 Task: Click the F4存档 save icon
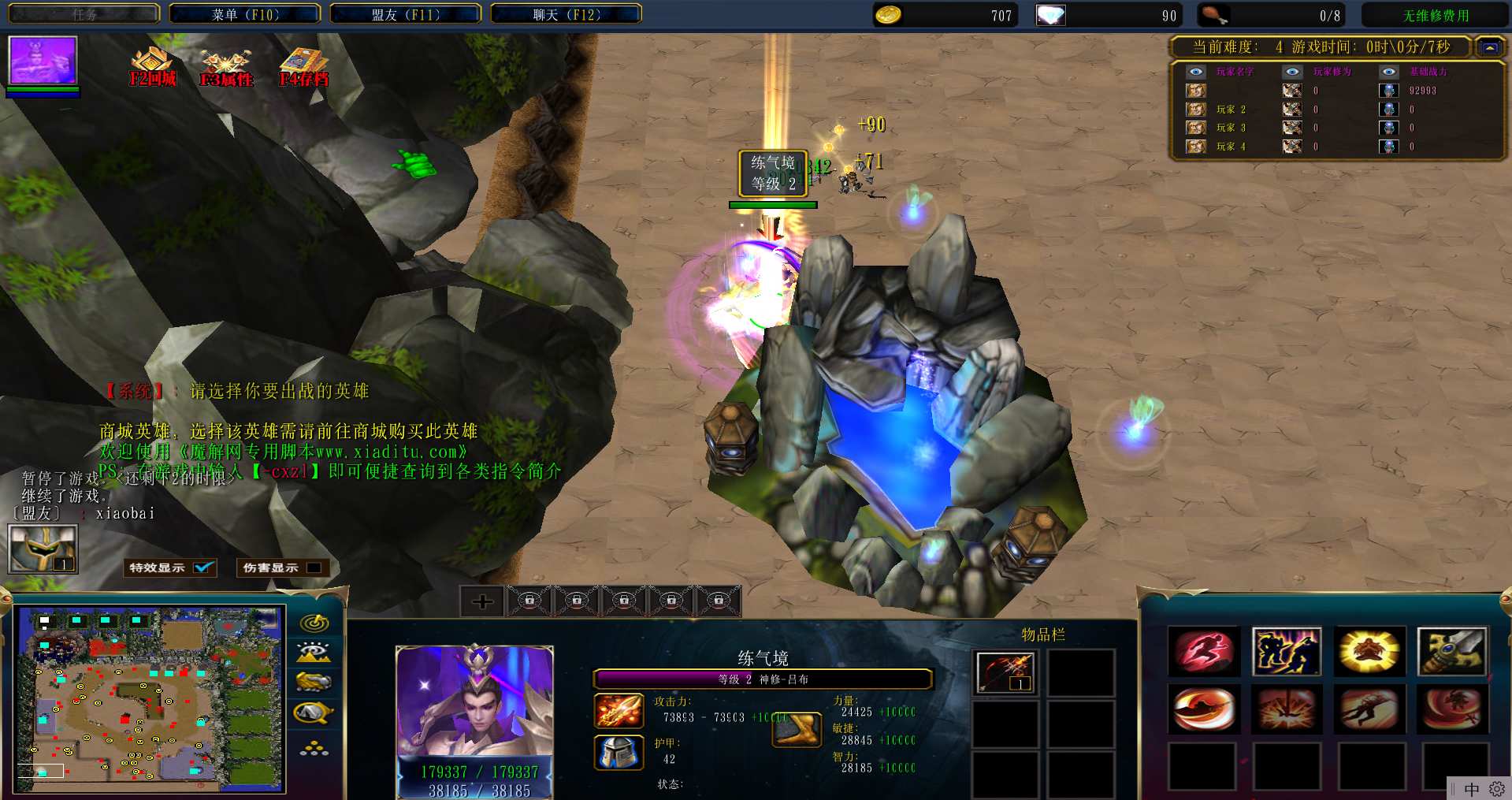pyautogui.click(x=303, y=67)
